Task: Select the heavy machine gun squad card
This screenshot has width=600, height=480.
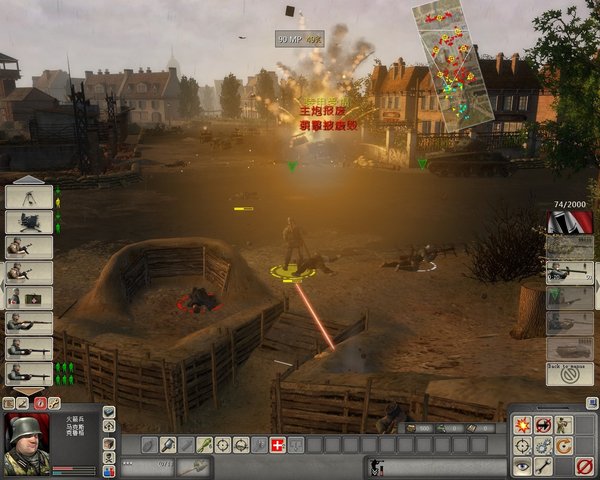Action: click(29, 222)
